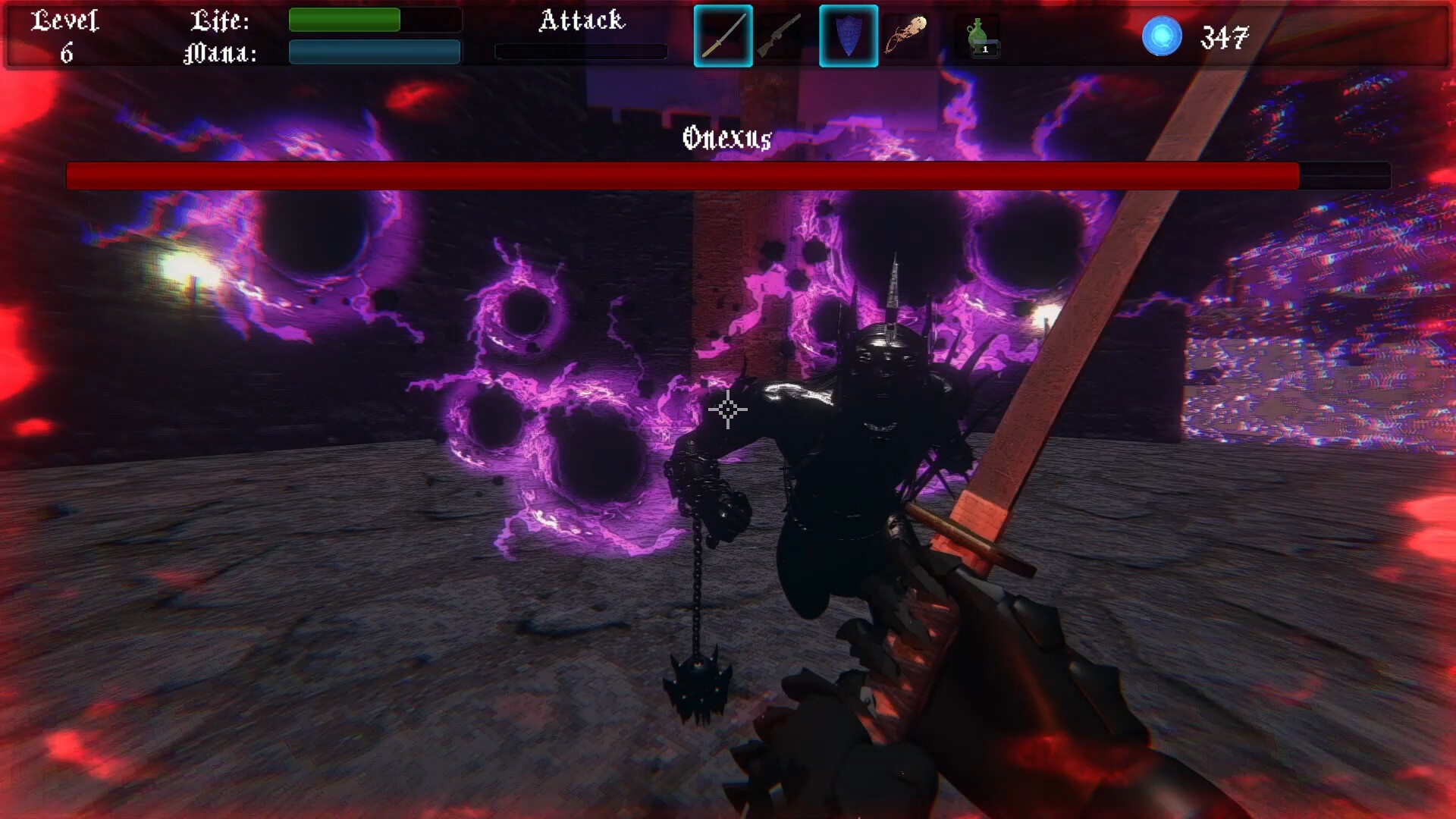Click the Level 6 indicator
1456x819 pixels.
[x=66, y=36]
